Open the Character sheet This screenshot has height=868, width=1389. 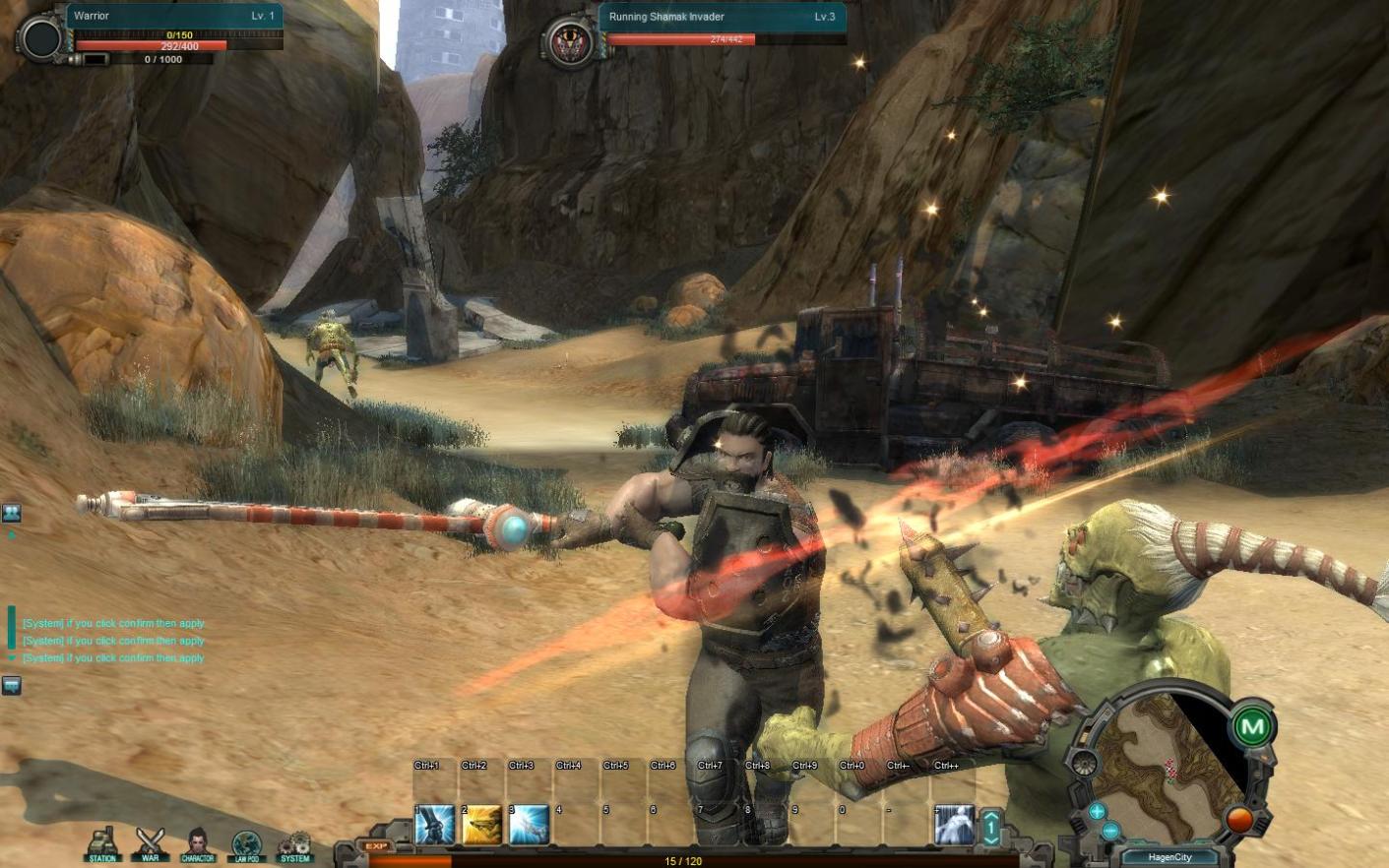coord(198,843)
